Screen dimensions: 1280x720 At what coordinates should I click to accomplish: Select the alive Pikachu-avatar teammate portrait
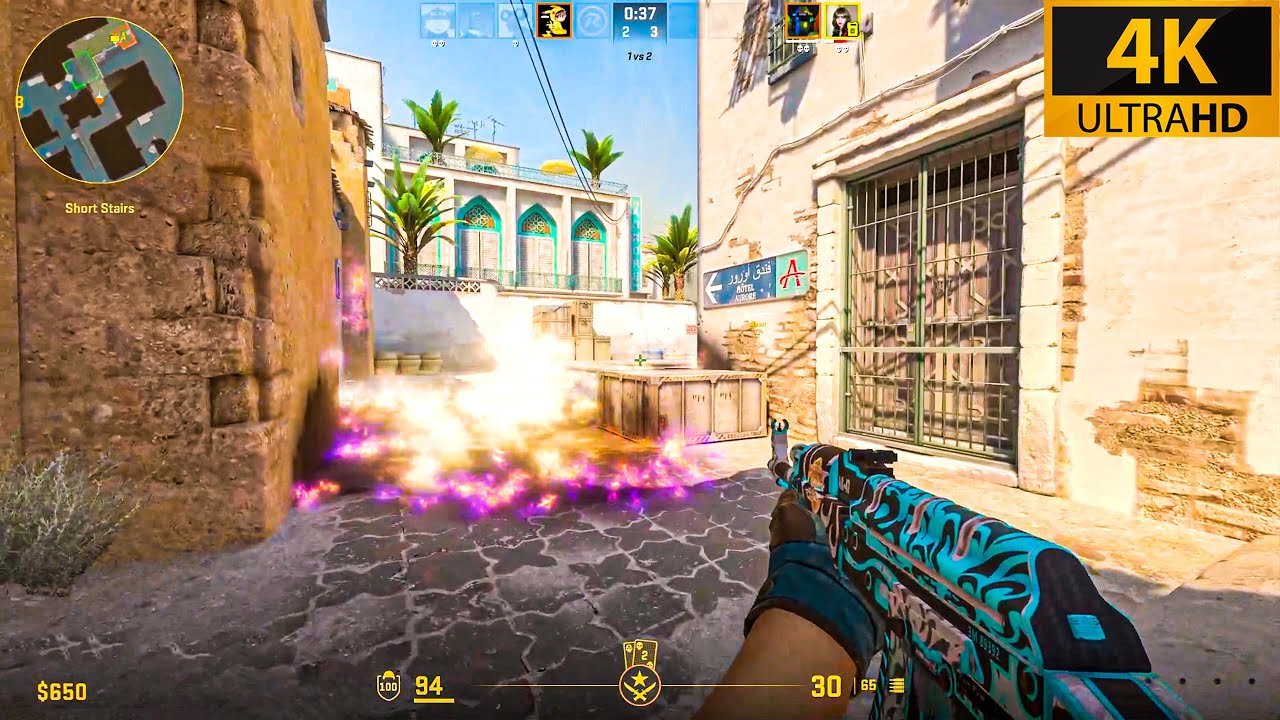point(553,21)
